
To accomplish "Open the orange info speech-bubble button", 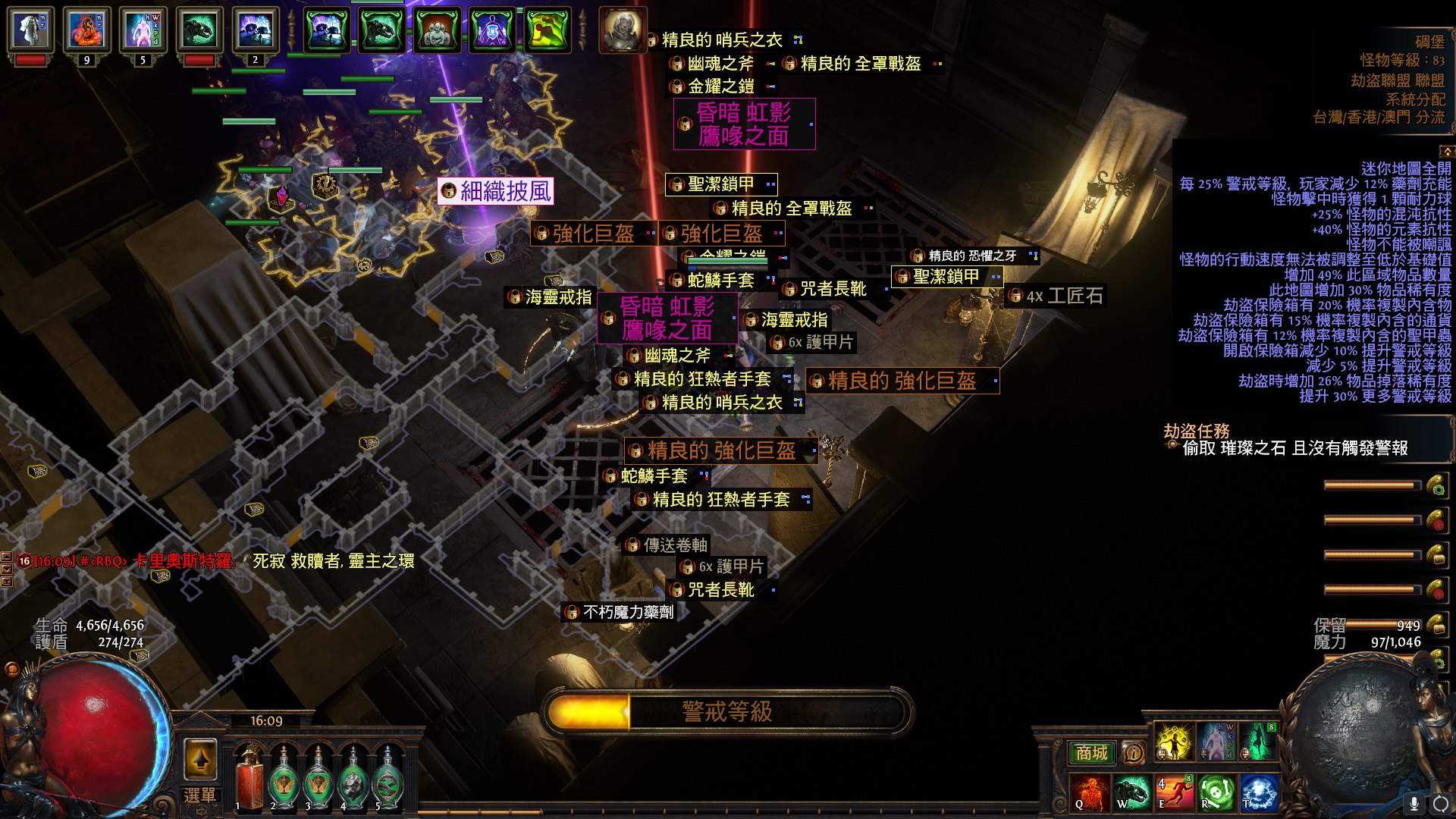I will (x=1133, y=752).
